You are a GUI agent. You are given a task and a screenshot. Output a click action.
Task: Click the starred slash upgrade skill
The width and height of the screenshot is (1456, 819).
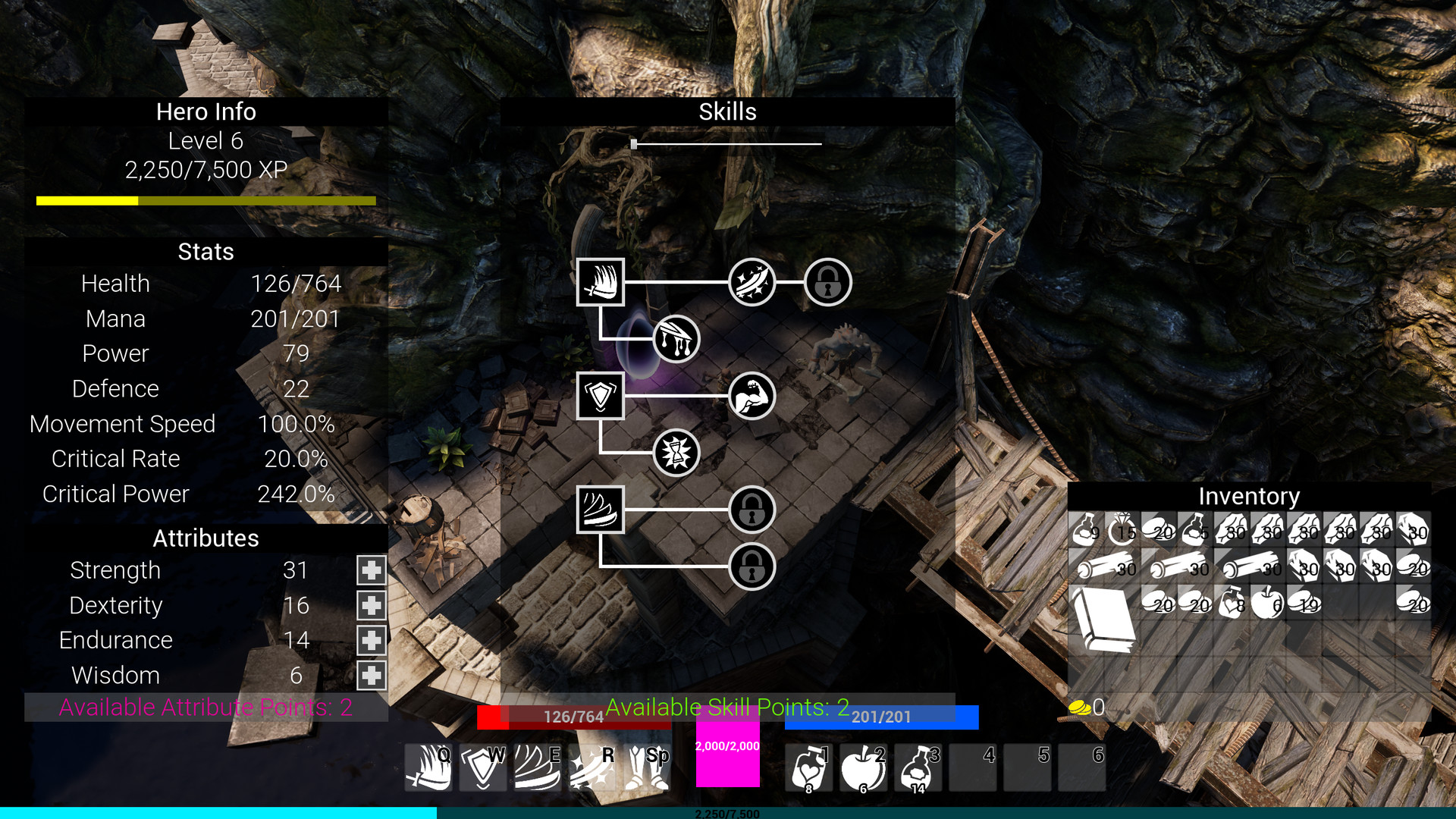pyautogui.click(x=752, y=281)
